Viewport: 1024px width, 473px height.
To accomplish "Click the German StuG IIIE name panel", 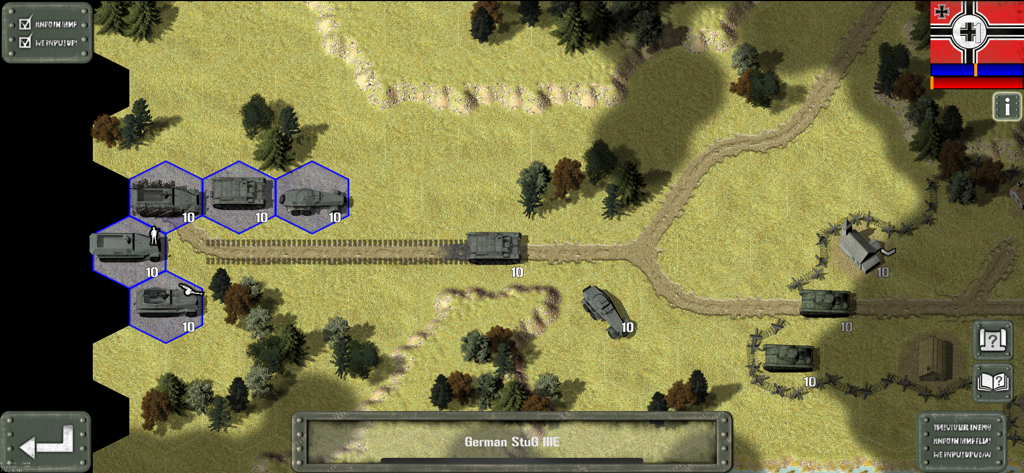I will [511, 441].
